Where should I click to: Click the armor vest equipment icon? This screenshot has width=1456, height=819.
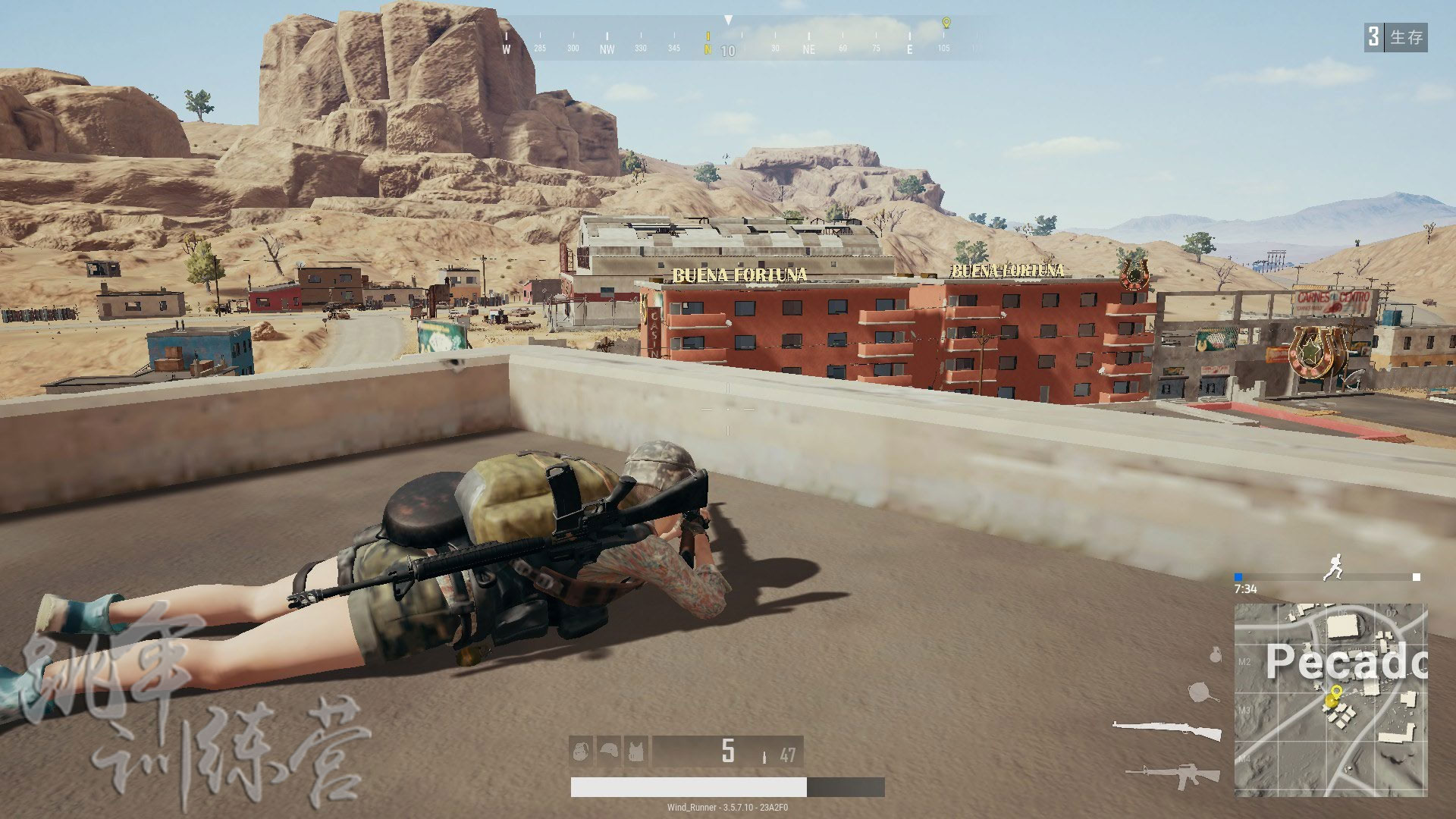click(636, 751)
